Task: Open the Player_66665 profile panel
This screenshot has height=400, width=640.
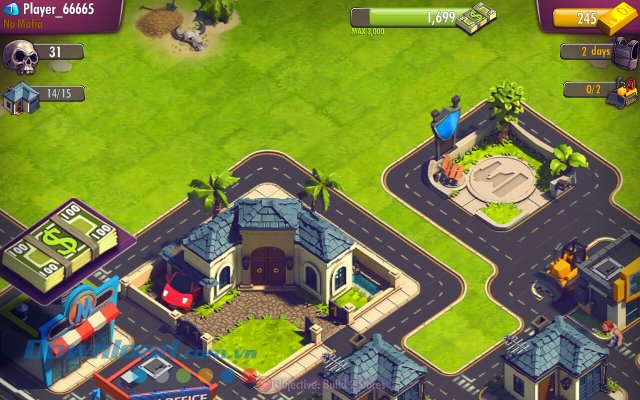Action: pos(55,12)
